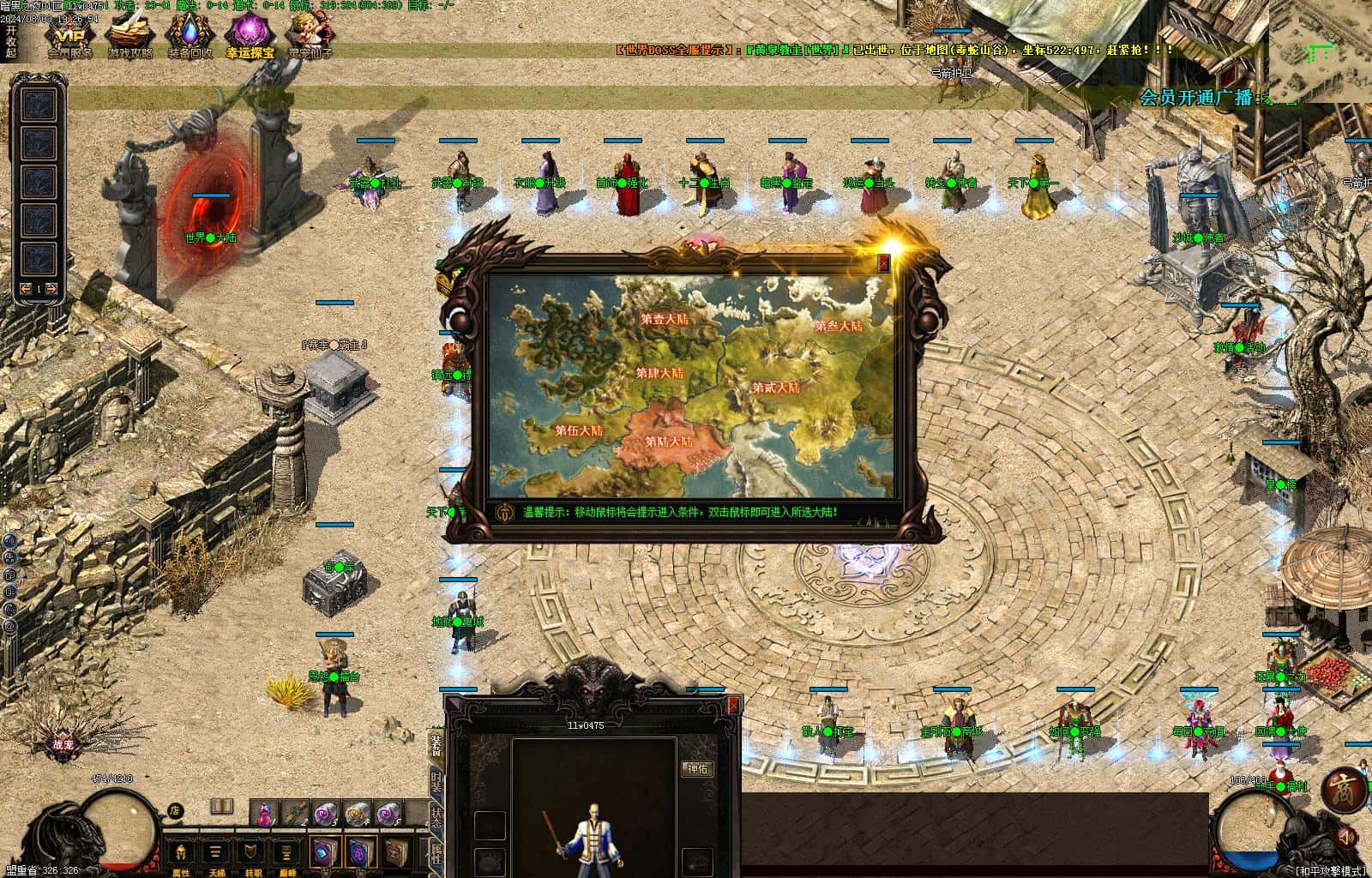The width and height of the screenshot is (1372, 878).
Task: Open the 灵宠仙子 pet fairy menu
Action: coord(310,37)
